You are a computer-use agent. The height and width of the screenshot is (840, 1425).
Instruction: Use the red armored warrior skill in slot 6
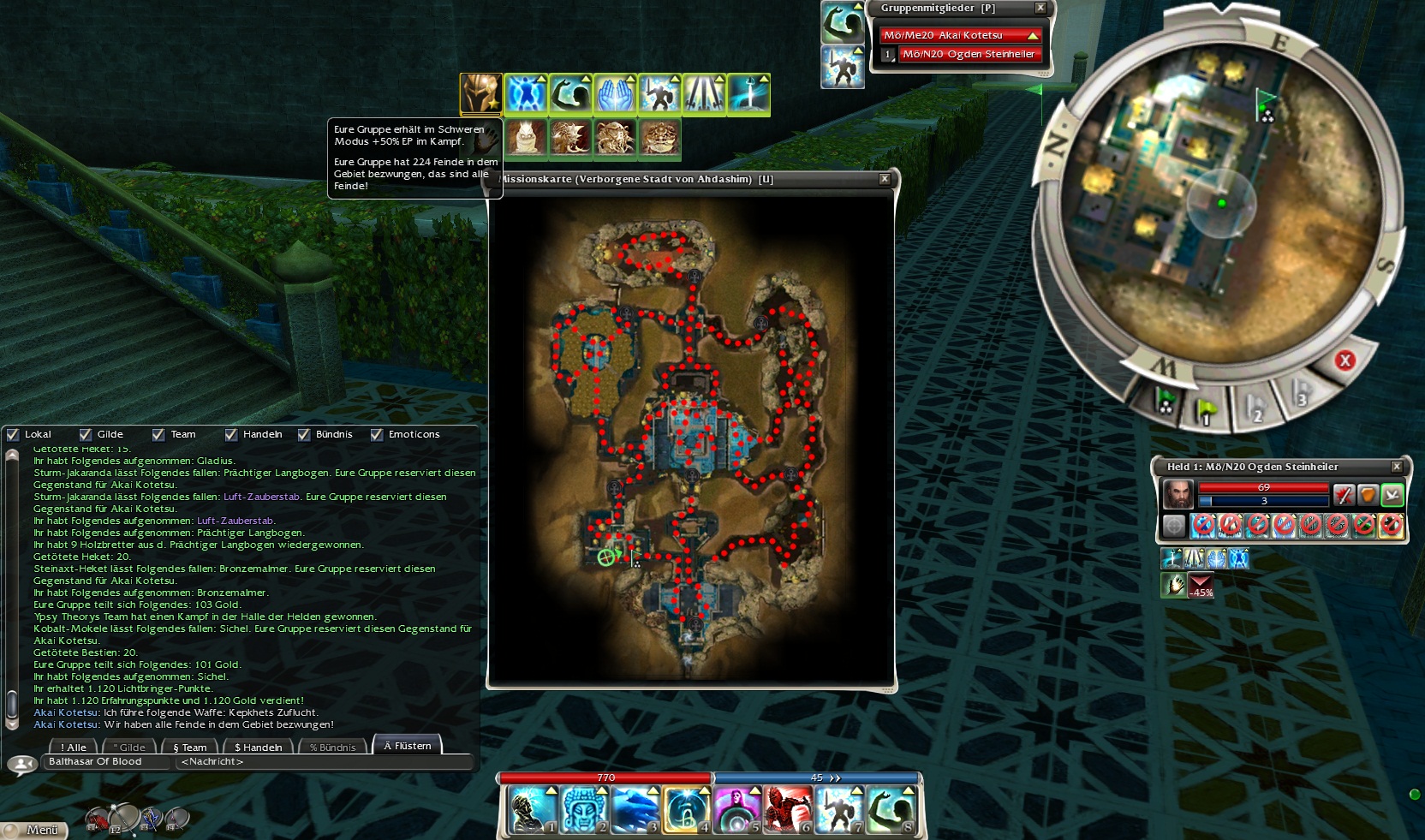(787, 810)
